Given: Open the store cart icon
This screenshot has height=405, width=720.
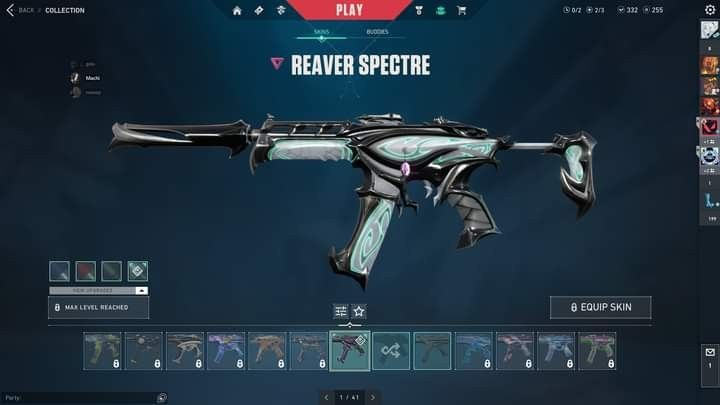Looking at the screenshot, I should tap(461, 11).
